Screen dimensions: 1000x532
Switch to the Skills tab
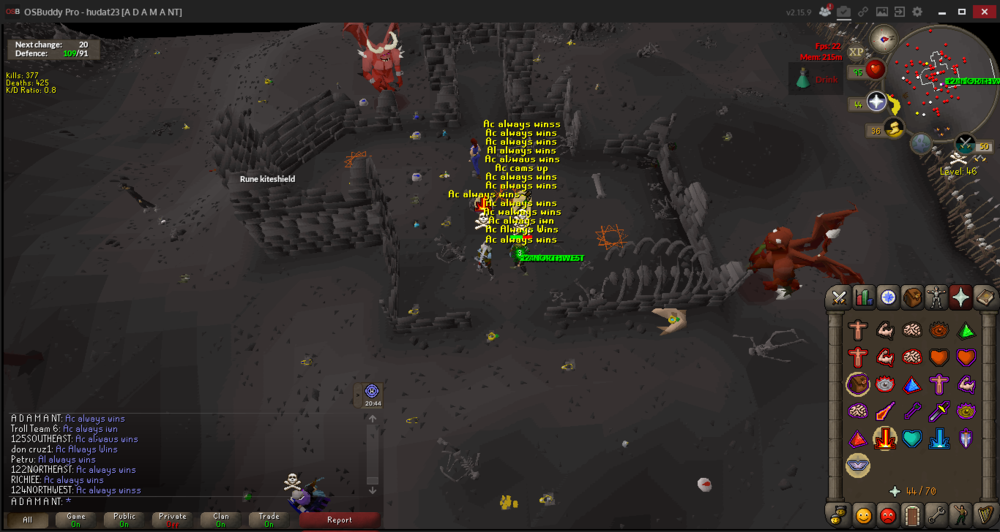[863, 296]
